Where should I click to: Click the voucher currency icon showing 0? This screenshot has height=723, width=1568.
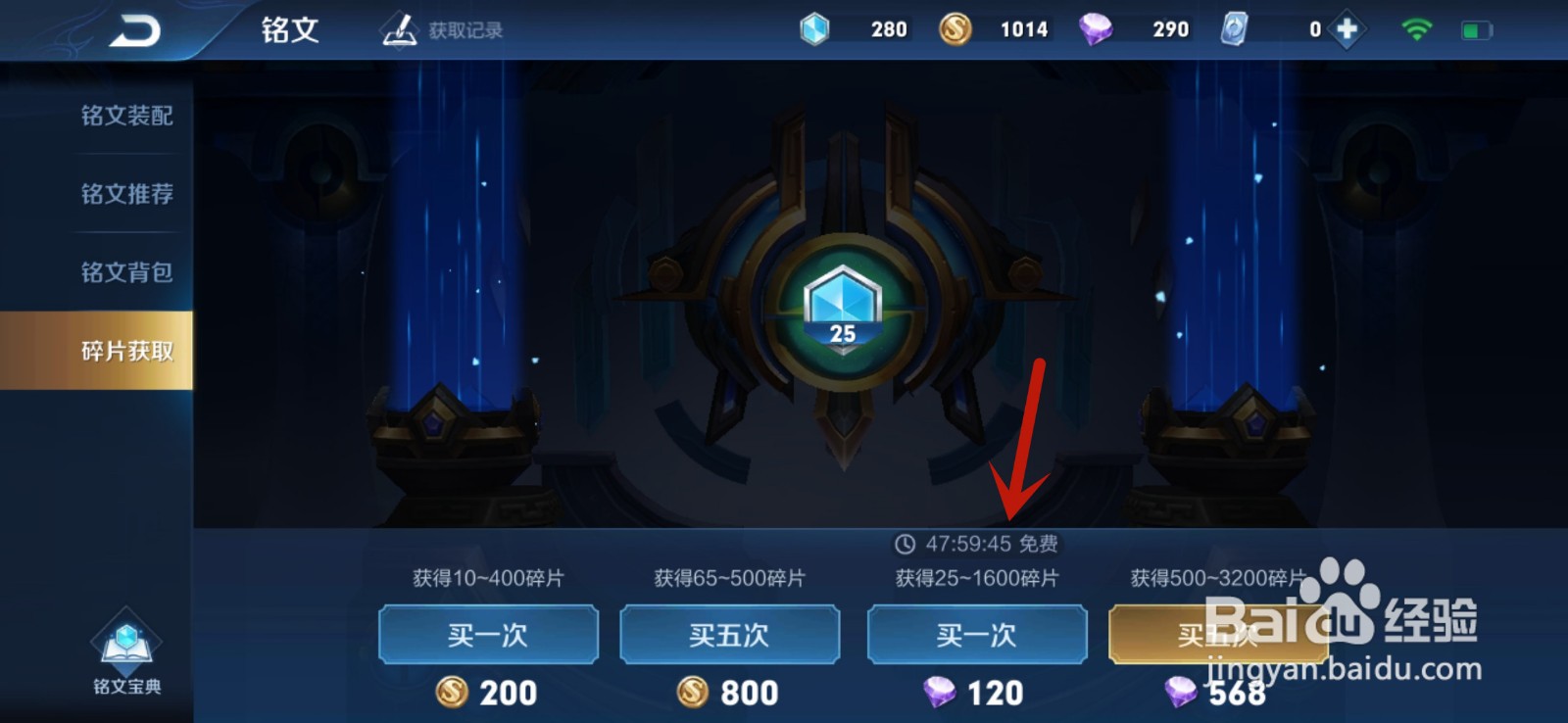tap(1233, 28)
